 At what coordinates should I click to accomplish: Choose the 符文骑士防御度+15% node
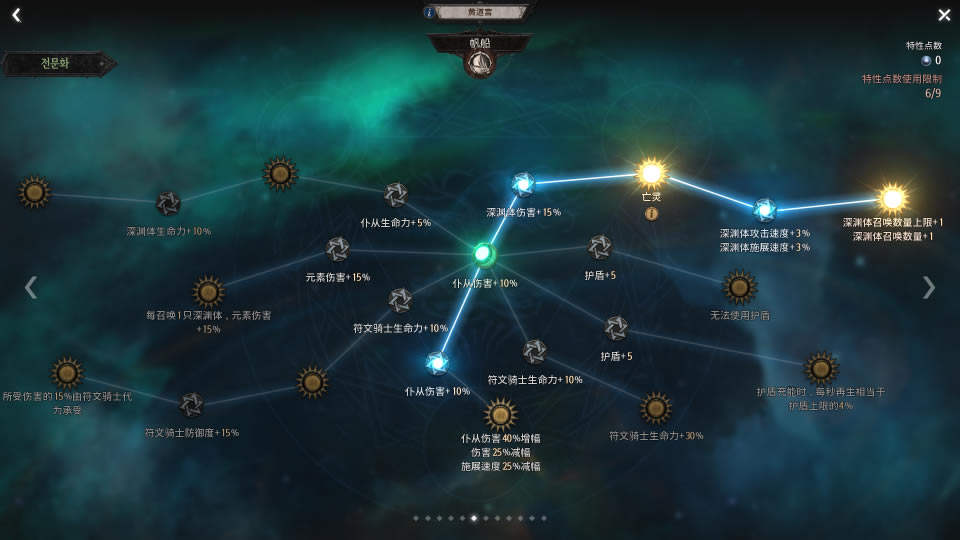(x=191, y=404)
